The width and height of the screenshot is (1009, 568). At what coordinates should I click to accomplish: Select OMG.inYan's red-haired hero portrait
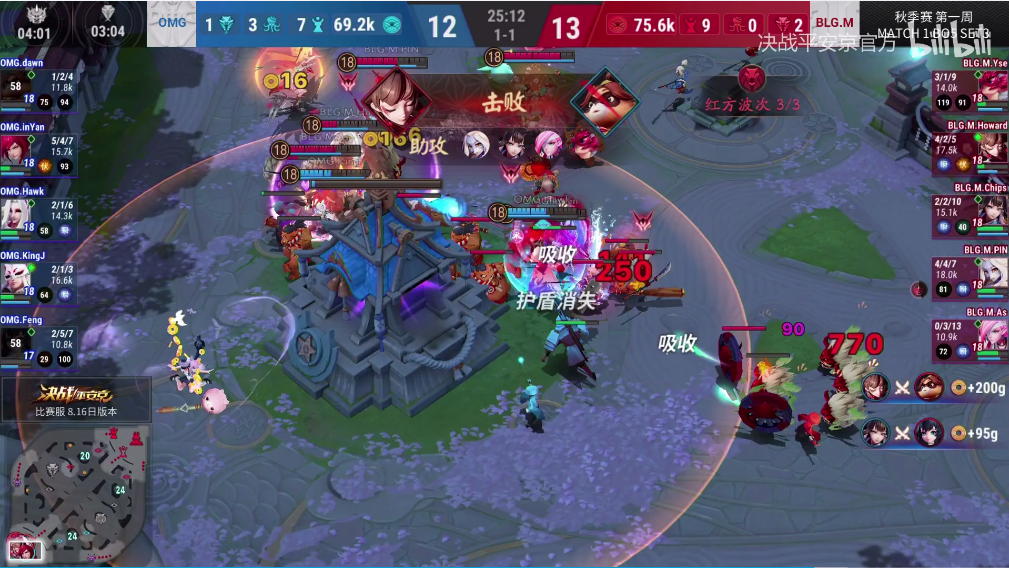(x=16, y=150)
